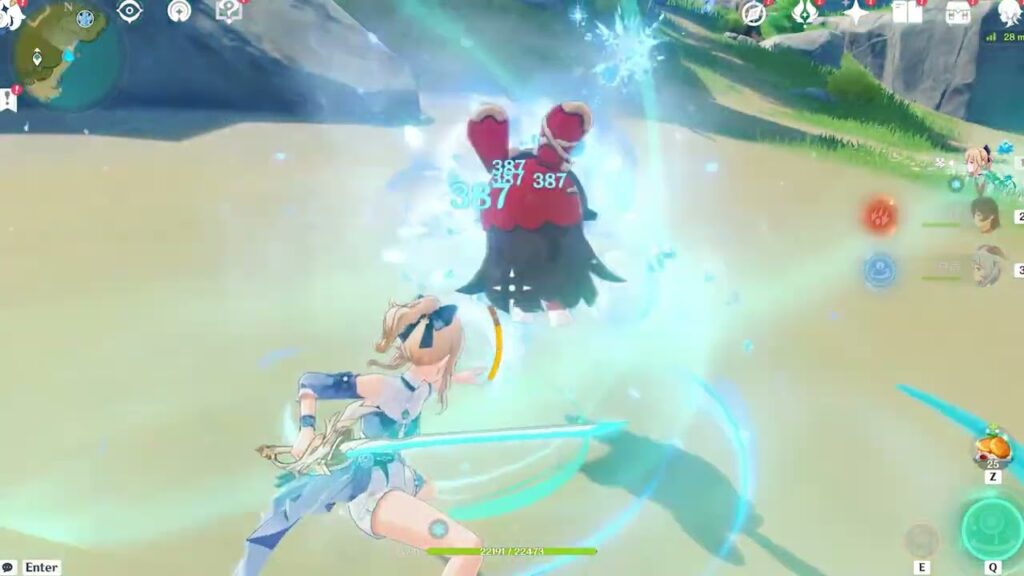The height and width of the screenshot is (576, 1024).
Task: Trigger the blue Hydro burst orb
Action: pos(880,270)
